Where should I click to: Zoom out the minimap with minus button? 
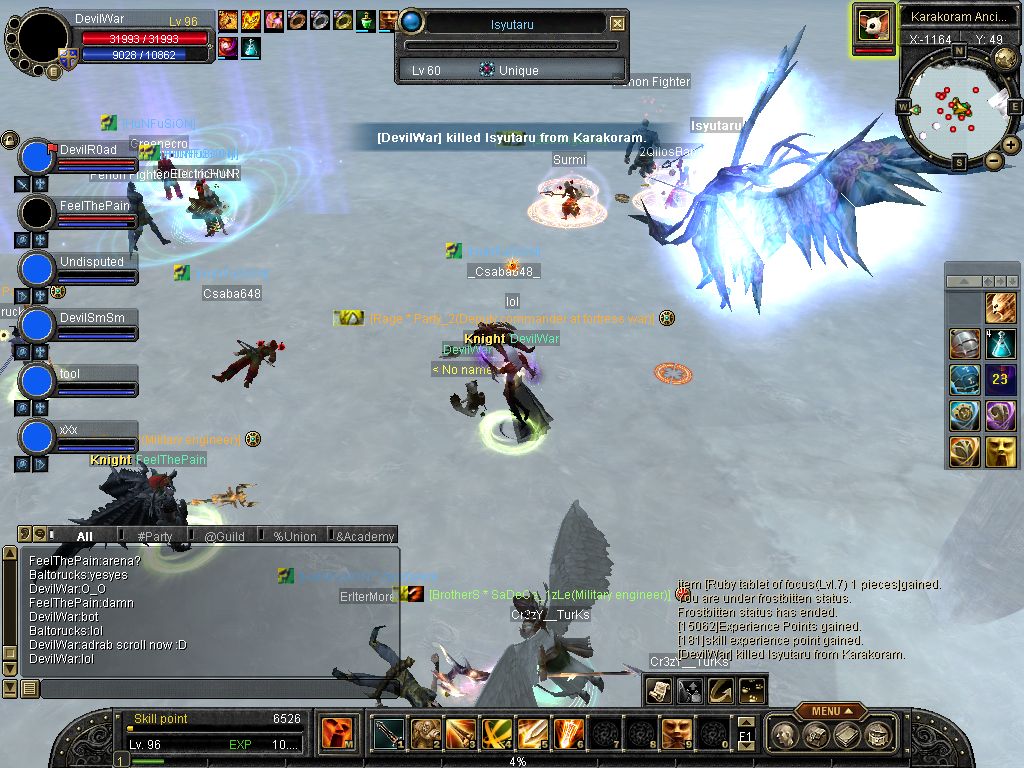[994, 160]
